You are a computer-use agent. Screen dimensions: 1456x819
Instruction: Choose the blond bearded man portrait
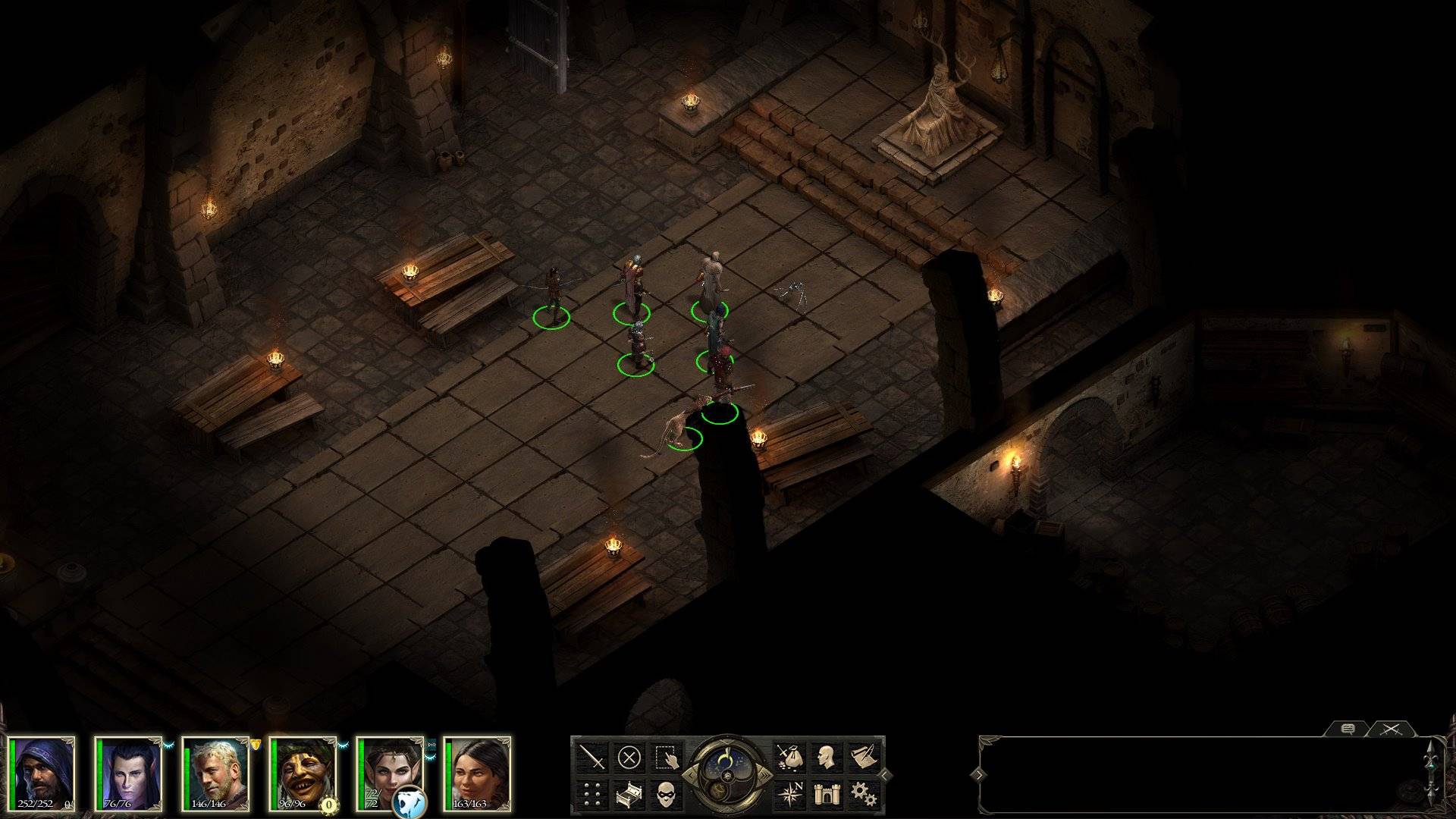coord(217,772)
